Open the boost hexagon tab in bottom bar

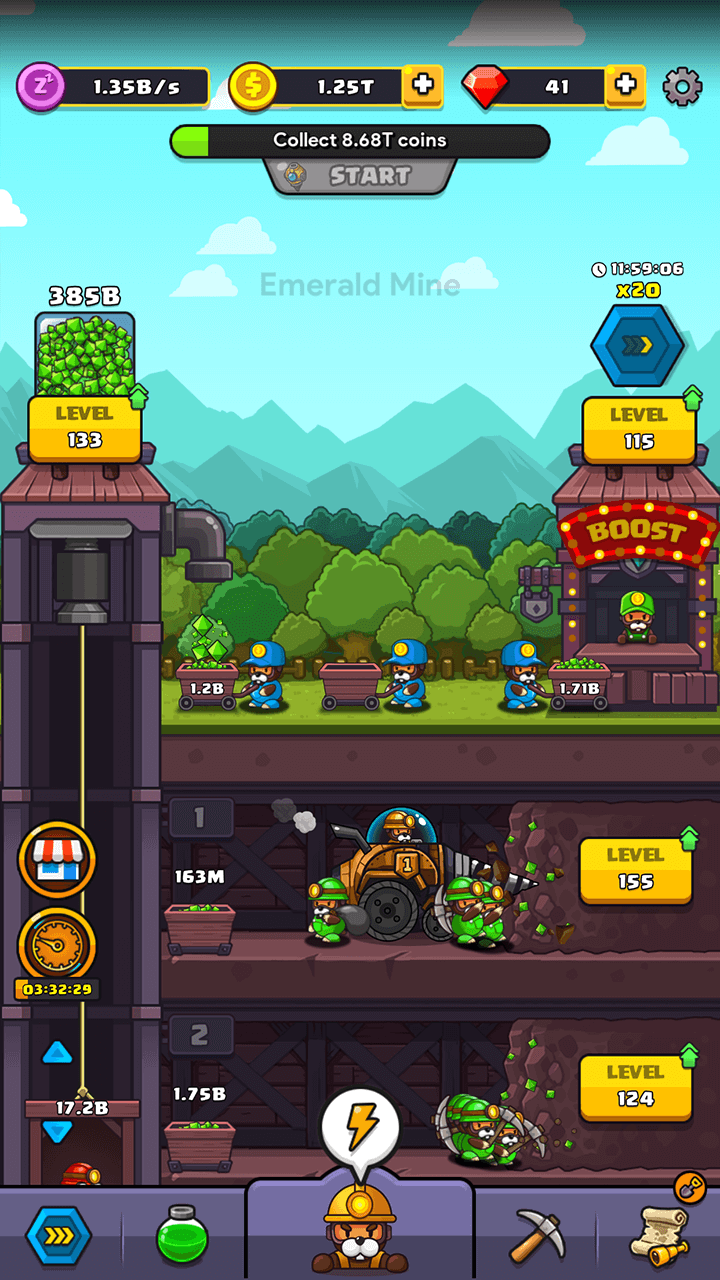pyautogui.click(x=58, y=1236)
